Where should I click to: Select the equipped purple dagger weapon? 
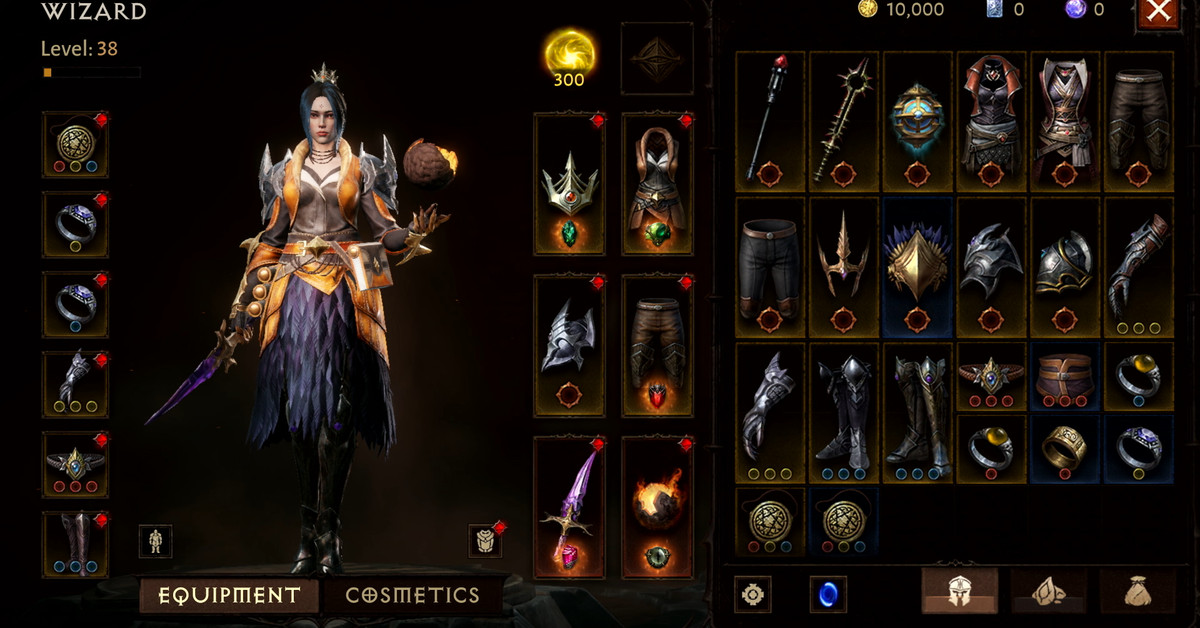point(569,507)
